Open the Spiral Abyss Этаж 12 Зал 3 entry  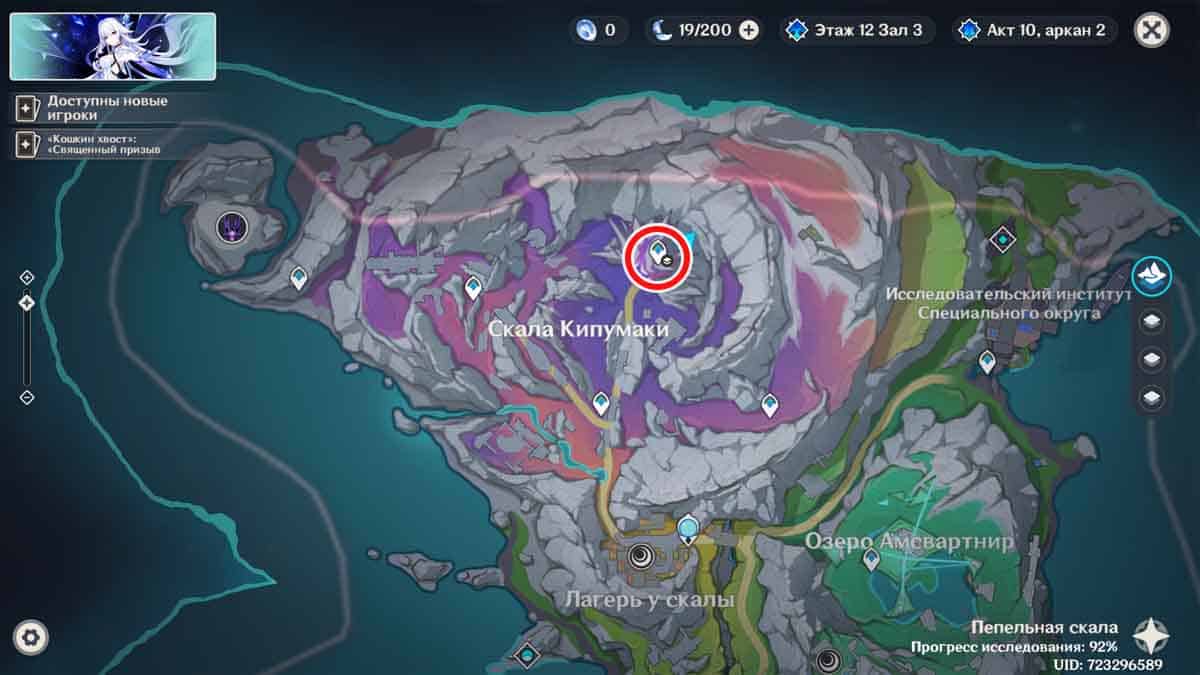(857, 30)
